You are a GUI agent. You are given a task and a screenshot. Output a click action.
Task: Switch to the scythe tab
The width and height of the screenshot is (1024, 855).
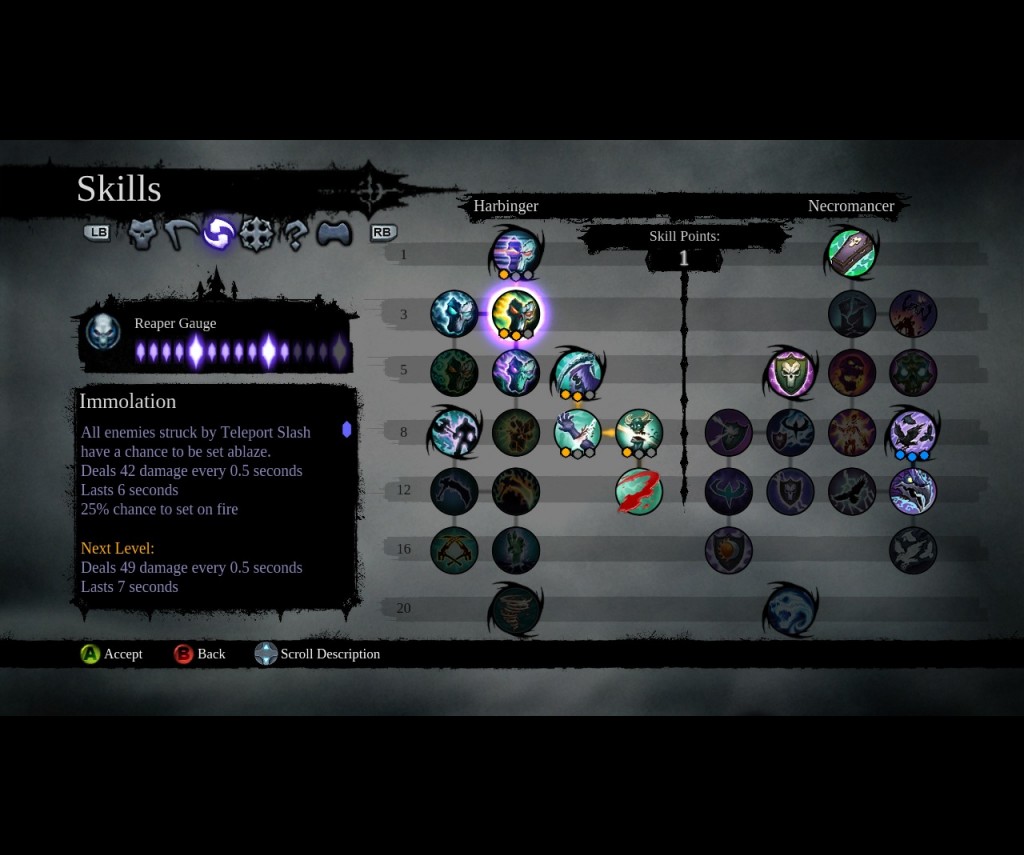(179, 234)
